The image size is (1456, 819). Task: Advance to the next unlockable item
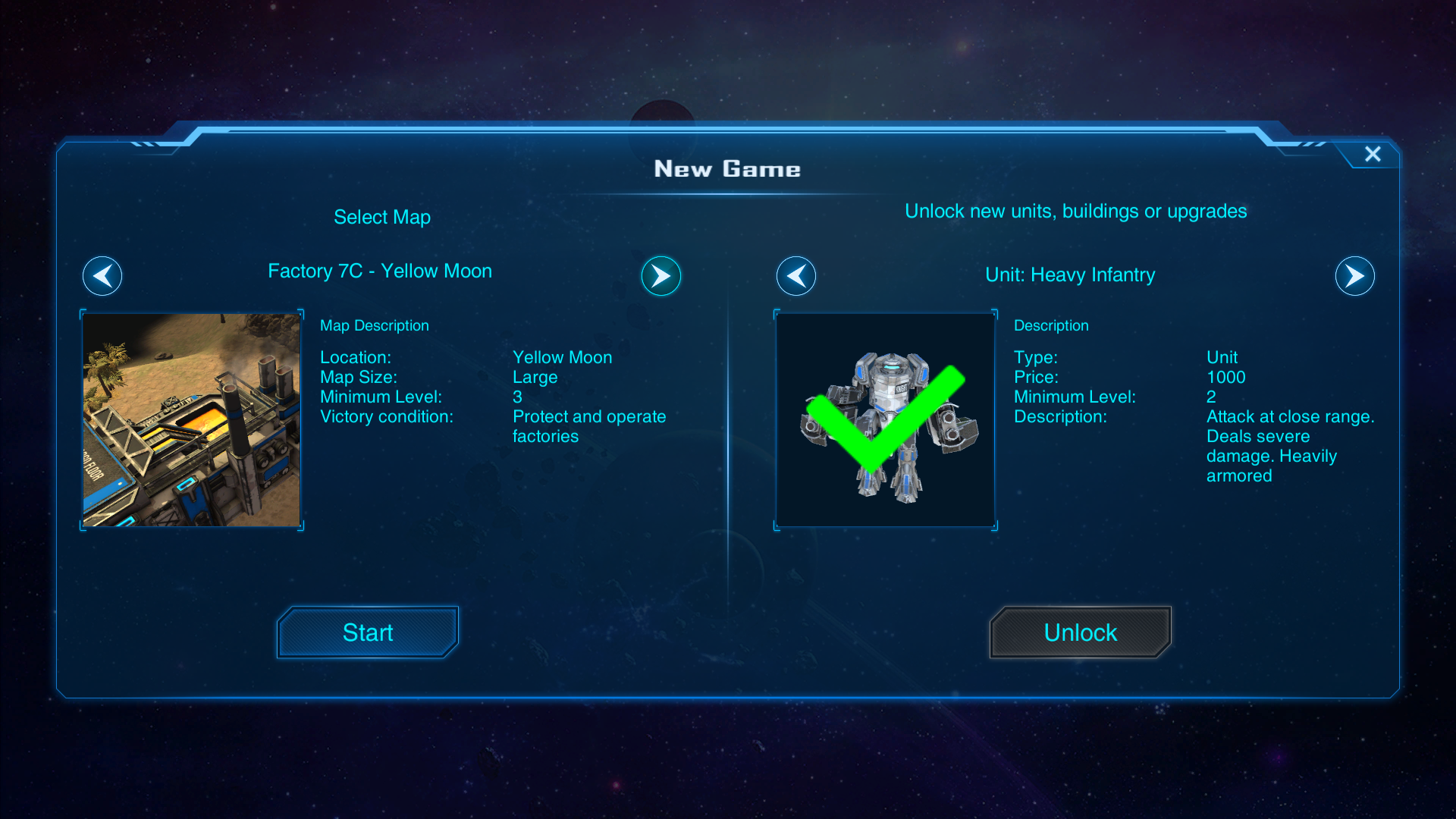pos(1354,276)
